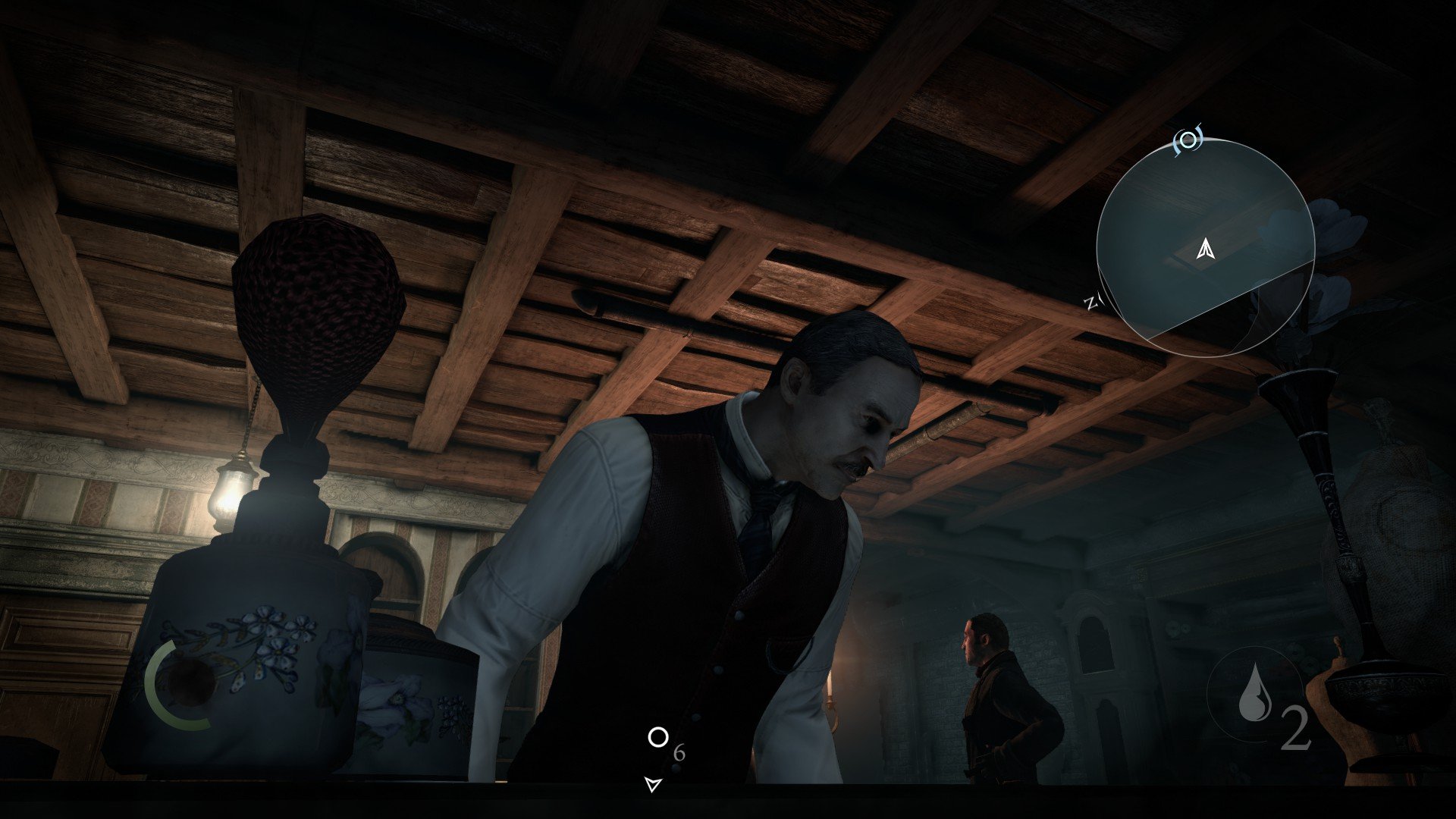Select the objective marker on the minimap rim
Image resolution: width=1456 pixels, height=819 pixels.
1188,141
